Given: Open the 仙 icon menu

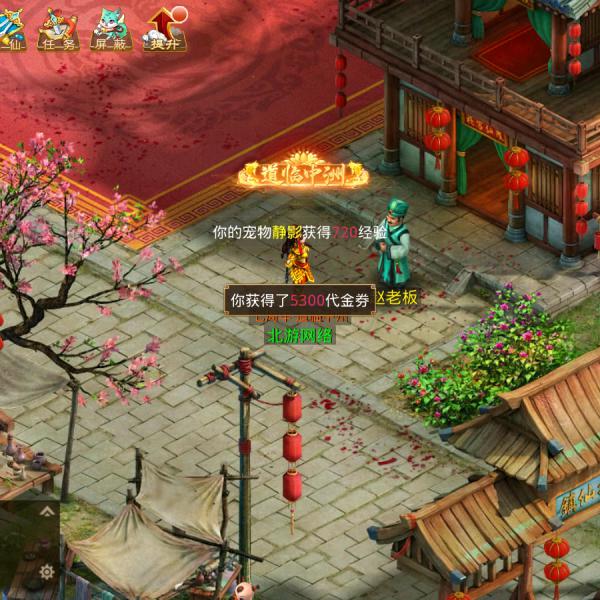Looking at the screenshot, I should (10, 28).
